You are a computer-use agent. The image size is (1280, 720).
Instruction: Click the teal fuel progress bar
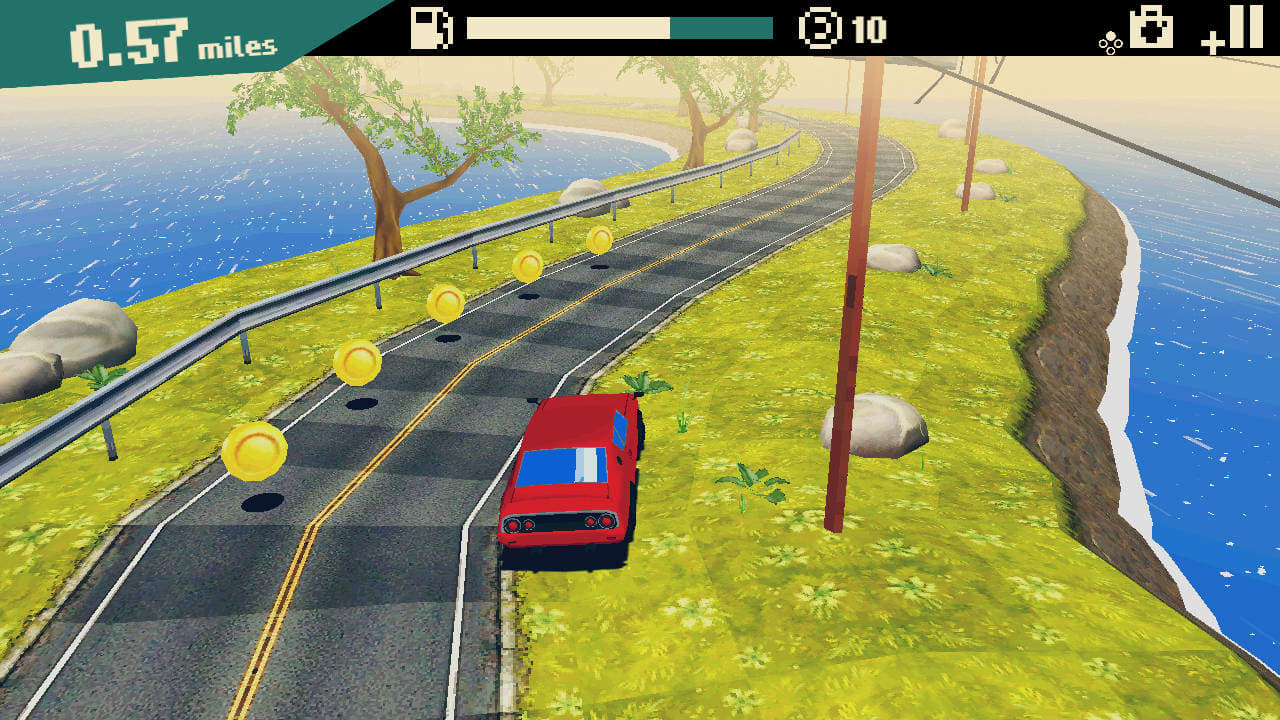[720, 28]
